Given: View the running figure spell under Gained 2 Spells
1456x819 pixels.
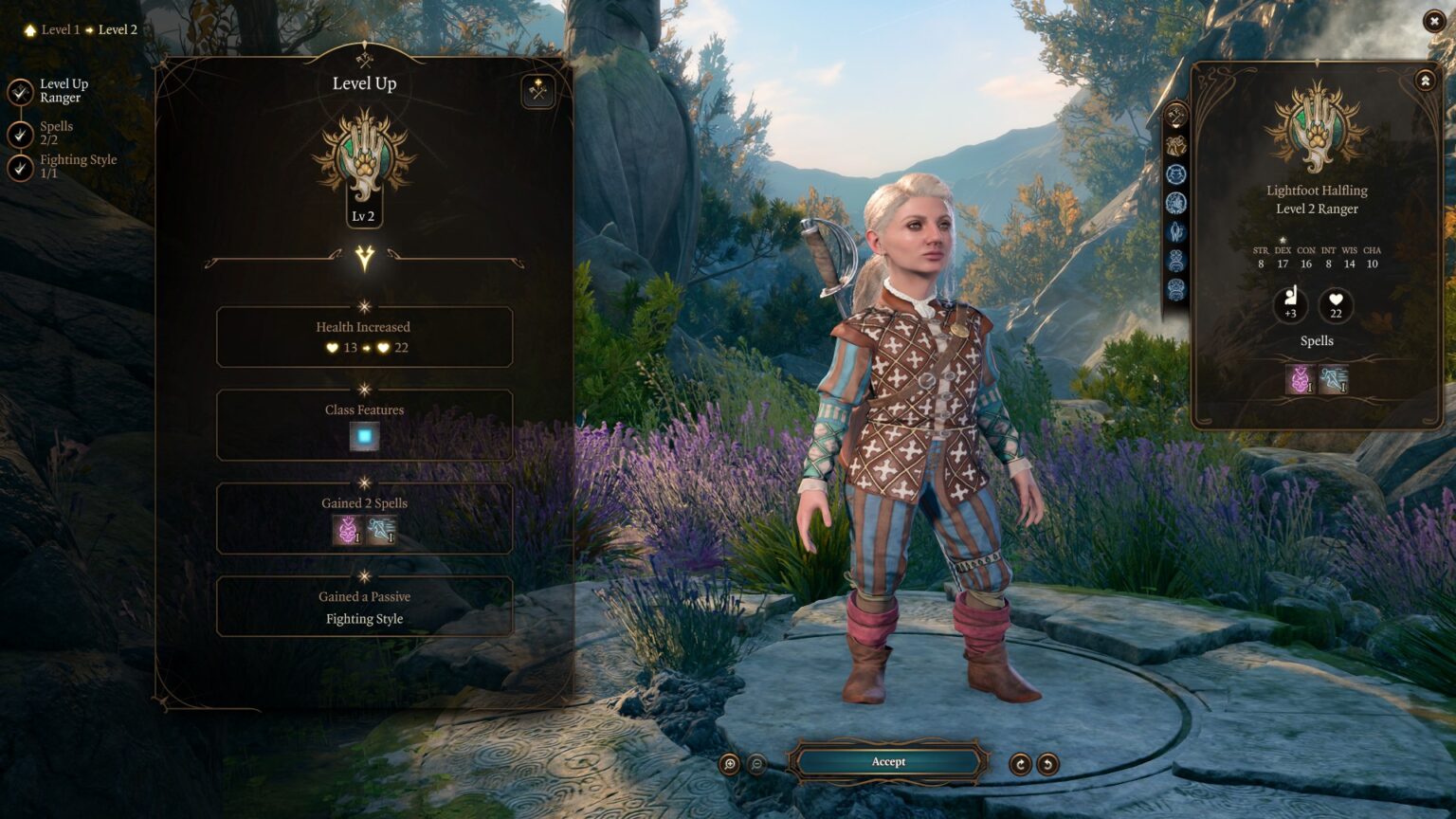Looking at the screenshot, I should (x=381, y=530).
